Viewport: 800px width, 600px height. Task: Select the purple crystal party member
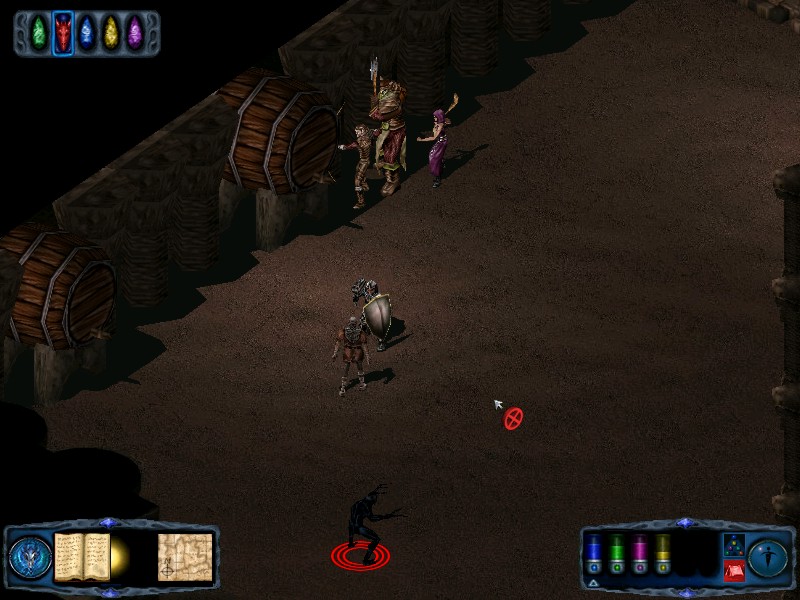tap(135, 33)
